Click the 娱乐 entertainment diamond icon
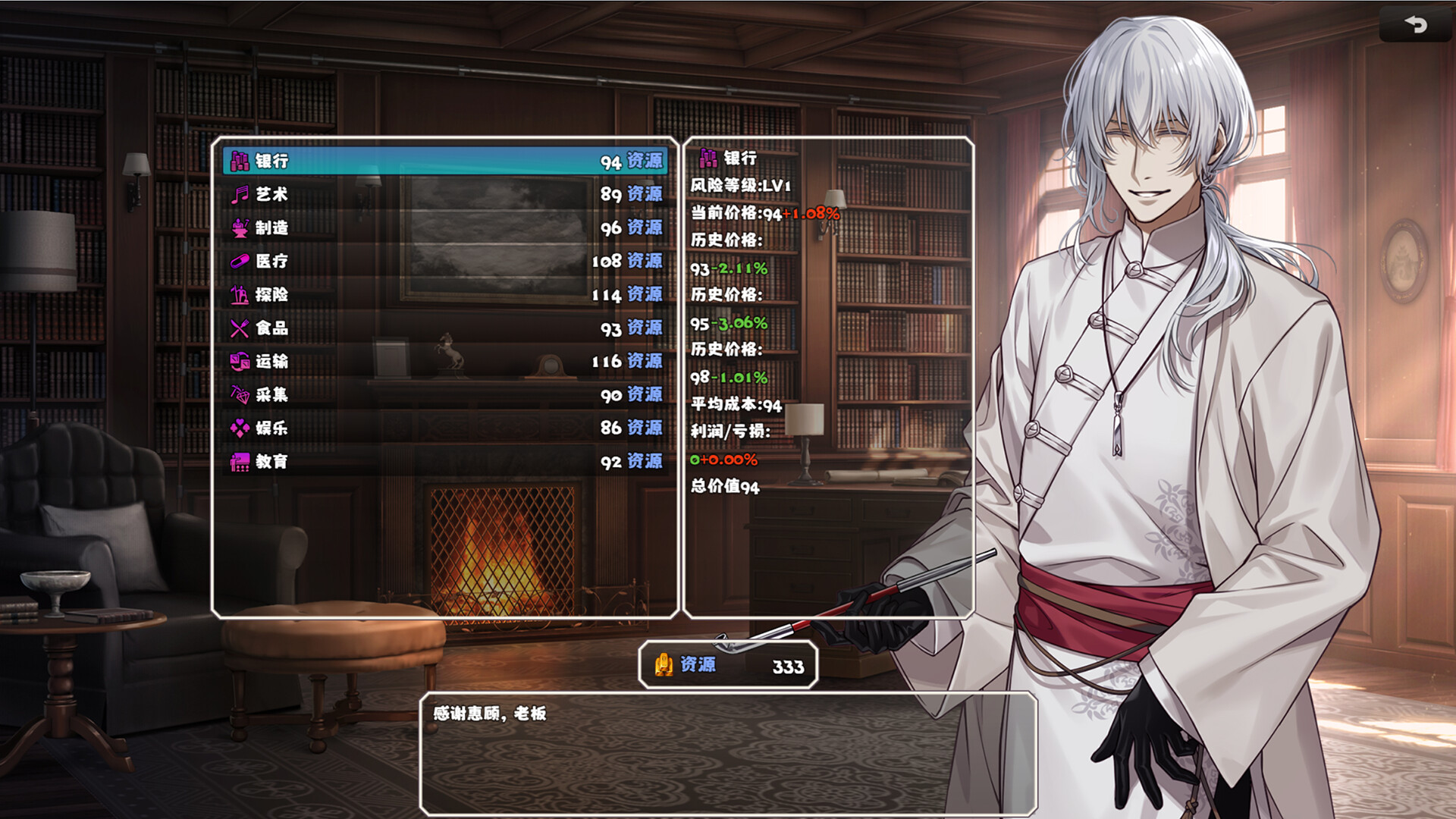Screen dimensions: 1456x819 239,429
